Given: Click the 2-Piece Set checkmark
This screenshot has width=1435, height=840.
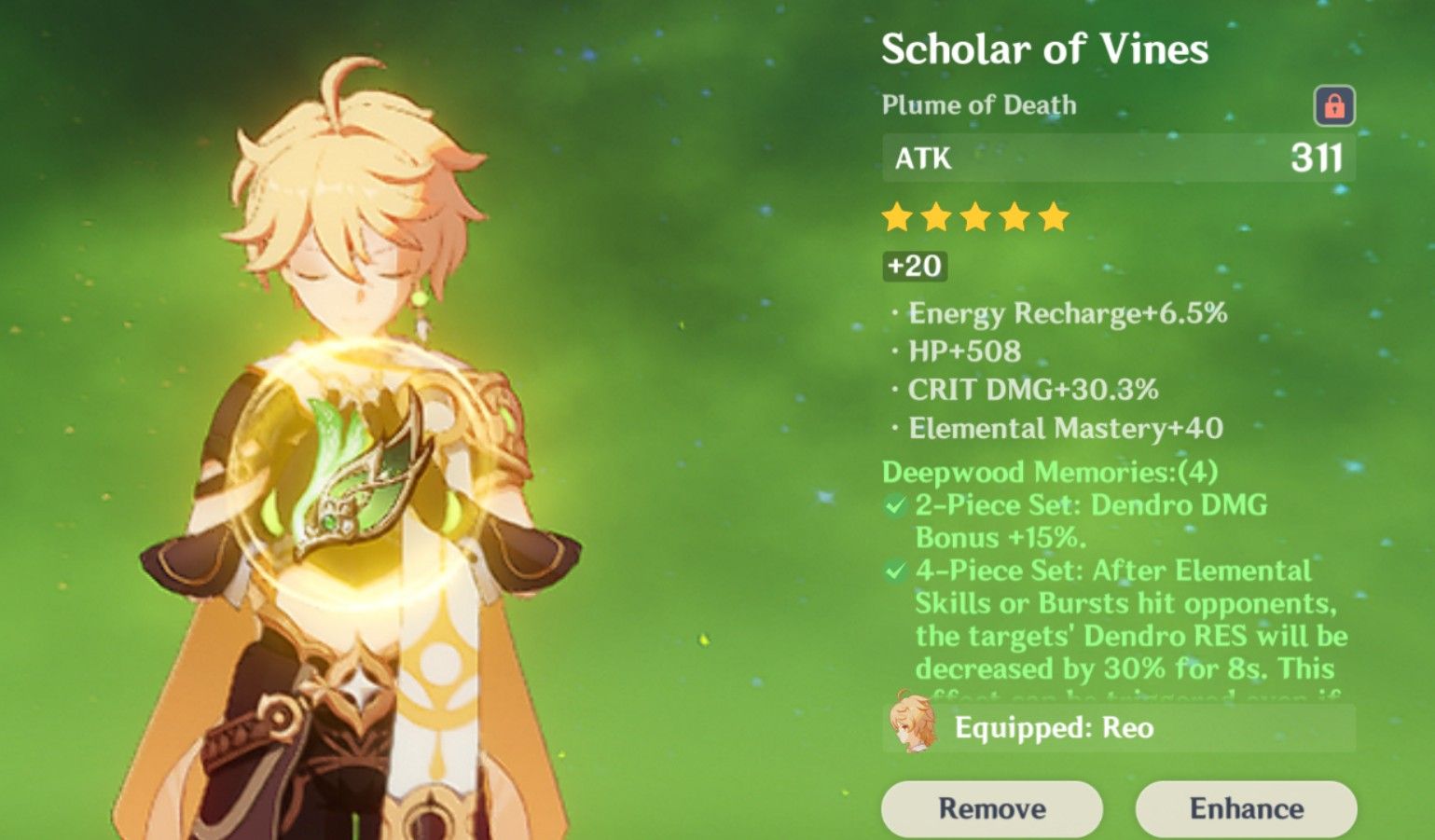Looking at the screenshot, I should coord(891,506).
